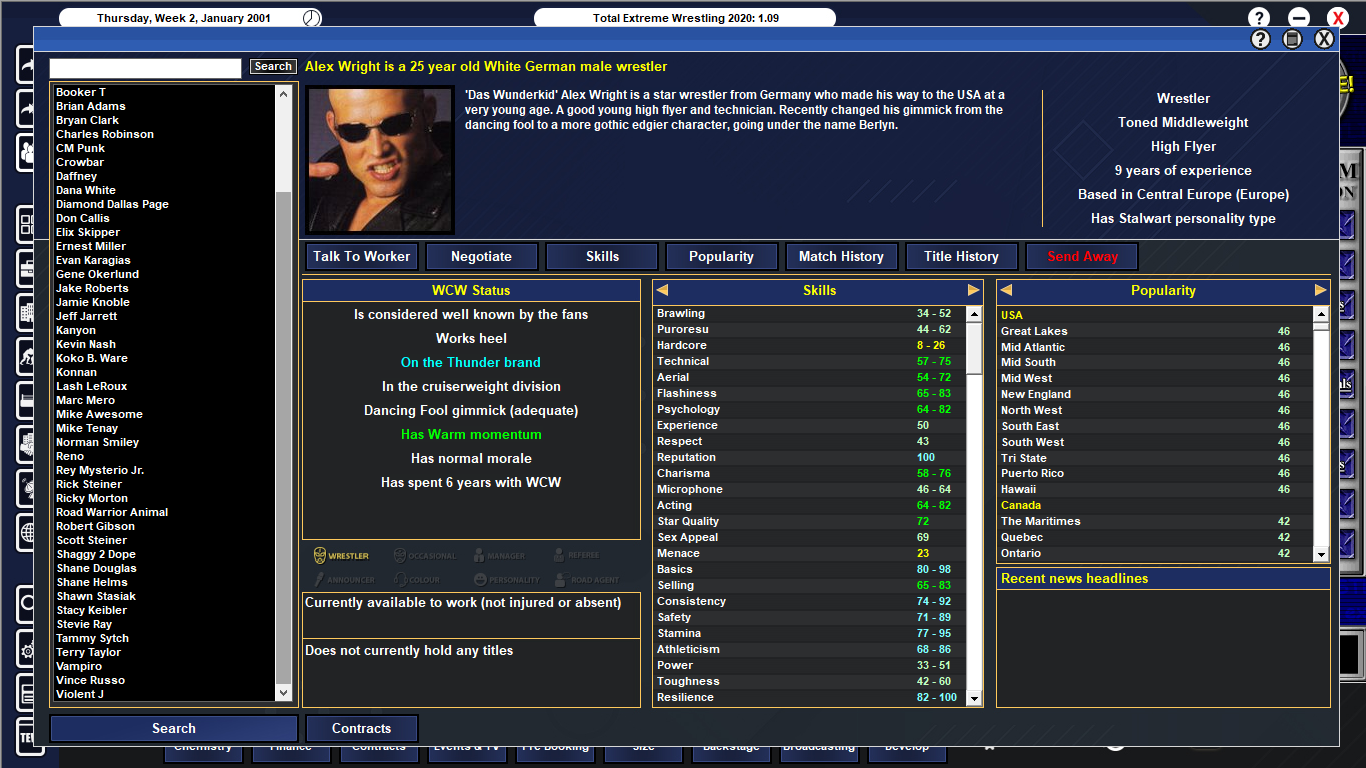The height and width of the screenshot is (768, 1366).
Task: Click the right arrow on the Skills panel header
Action: (975, 290)
